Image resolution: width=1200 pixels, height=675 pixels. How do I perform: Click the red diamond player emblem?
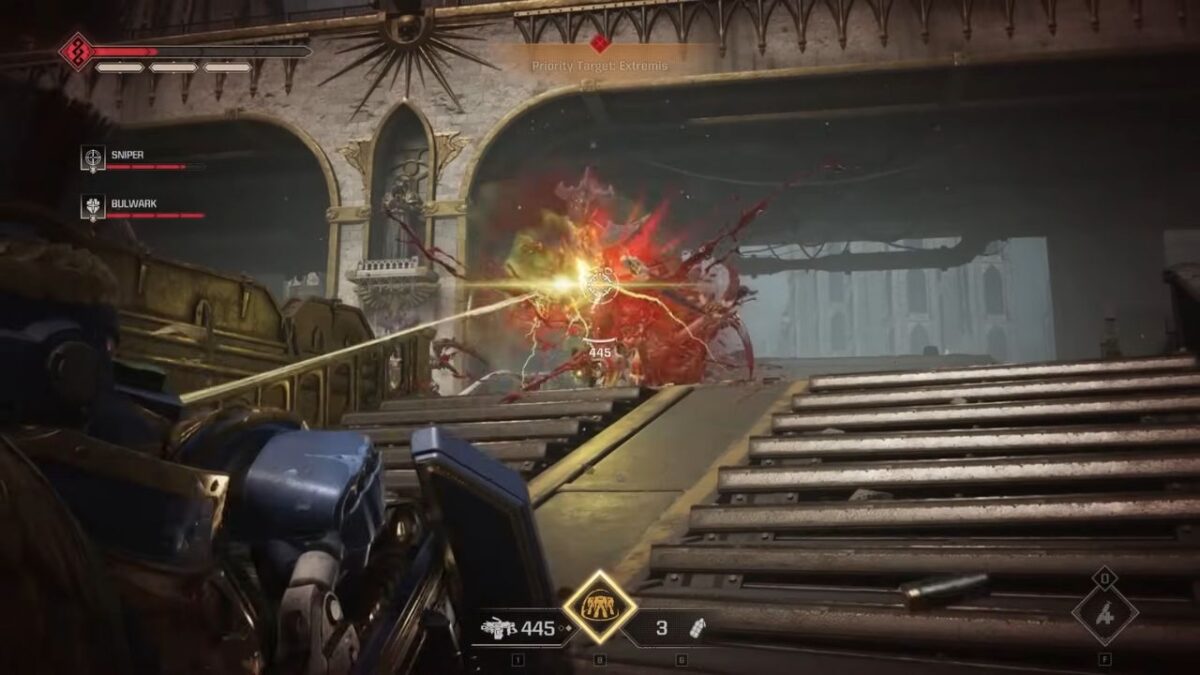tap(77, 51)
